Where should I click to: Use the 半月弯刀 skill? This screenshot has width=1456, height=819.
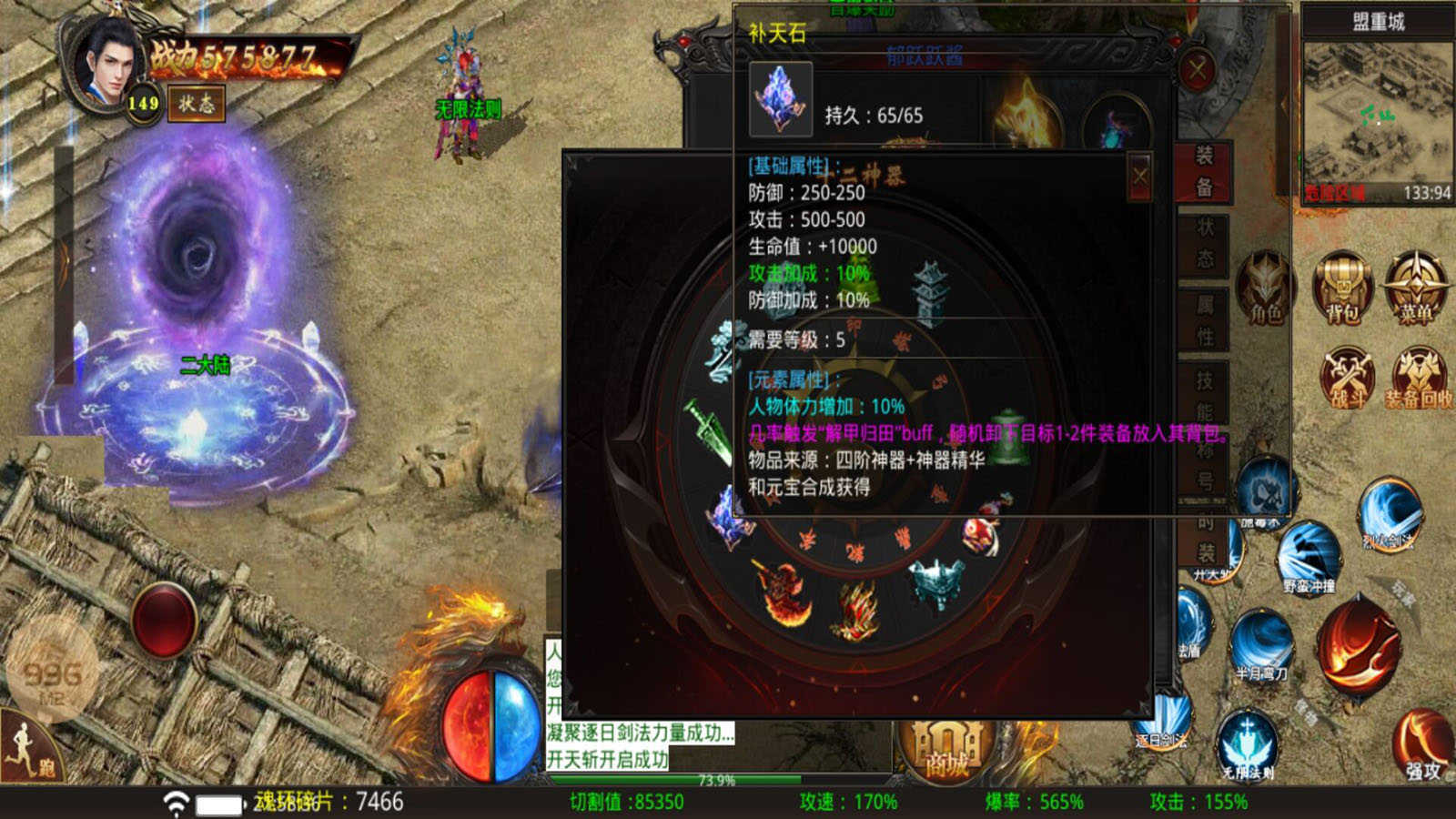pos(1261,644)
